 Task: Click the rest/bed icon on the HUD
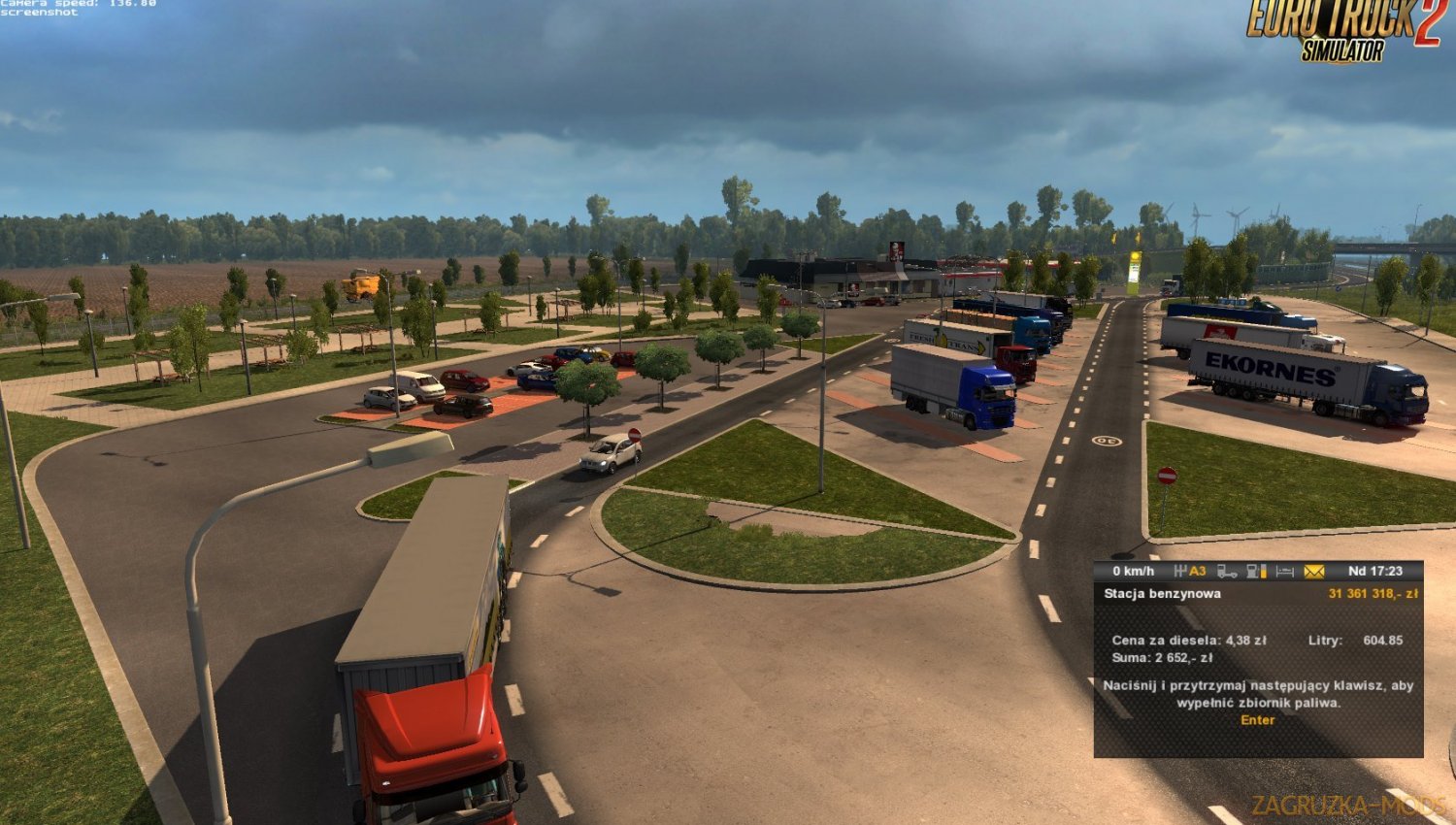pyautogui.click(x=1285, y=572)
